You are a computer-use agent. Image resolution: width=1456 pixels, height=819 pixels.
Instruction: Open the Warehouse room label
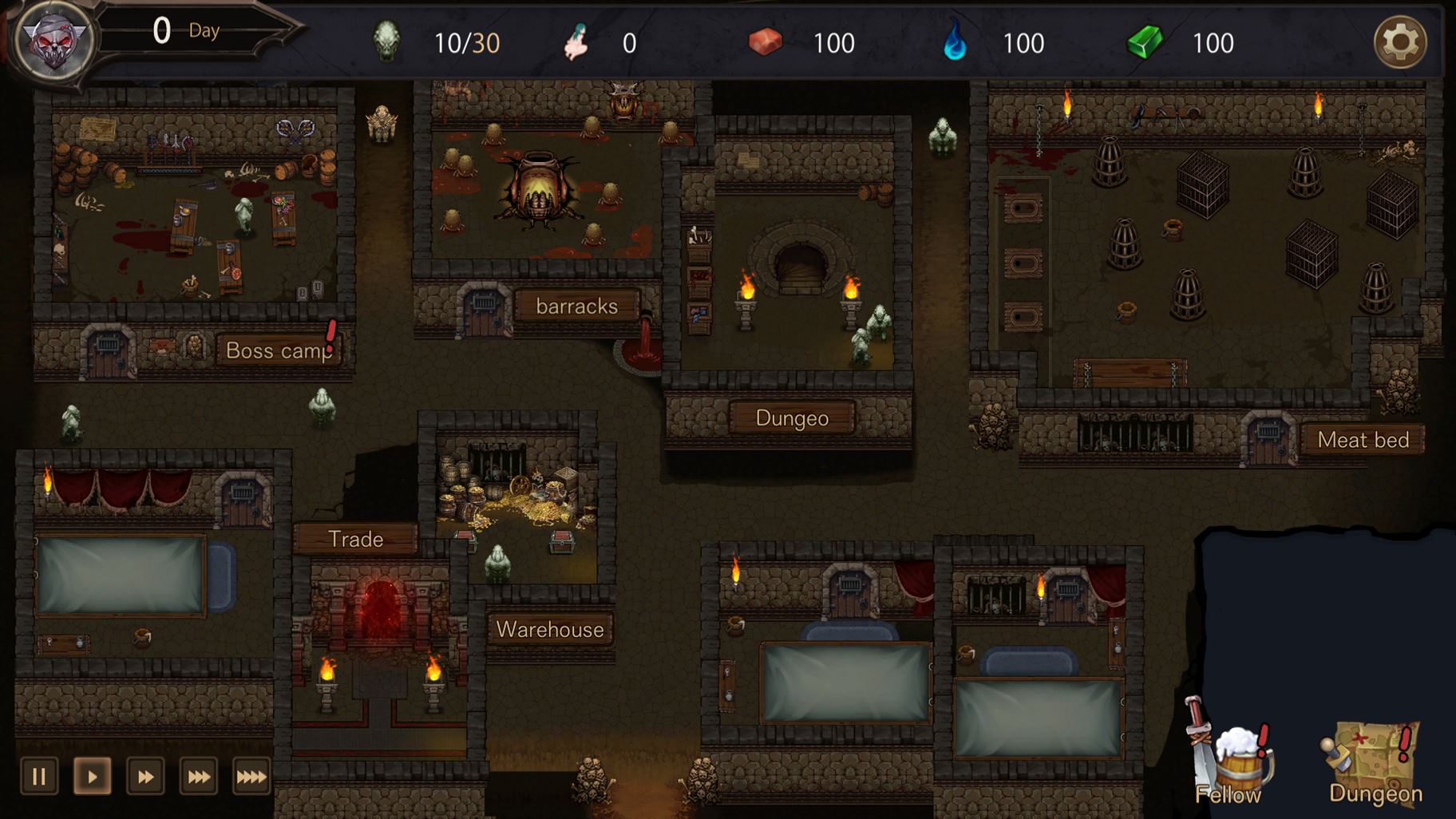(x=549, y=630)
